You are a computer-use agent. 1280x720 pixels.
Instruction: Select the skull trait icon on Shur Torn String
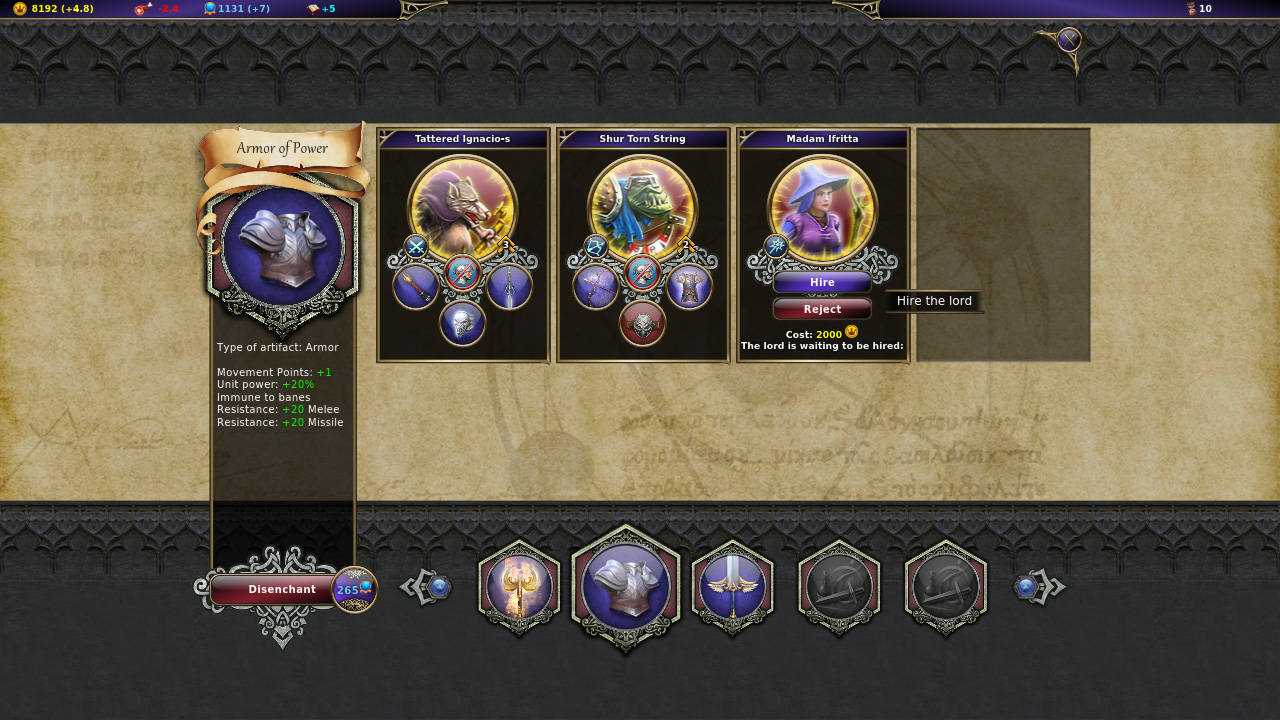tap(643, 323)
